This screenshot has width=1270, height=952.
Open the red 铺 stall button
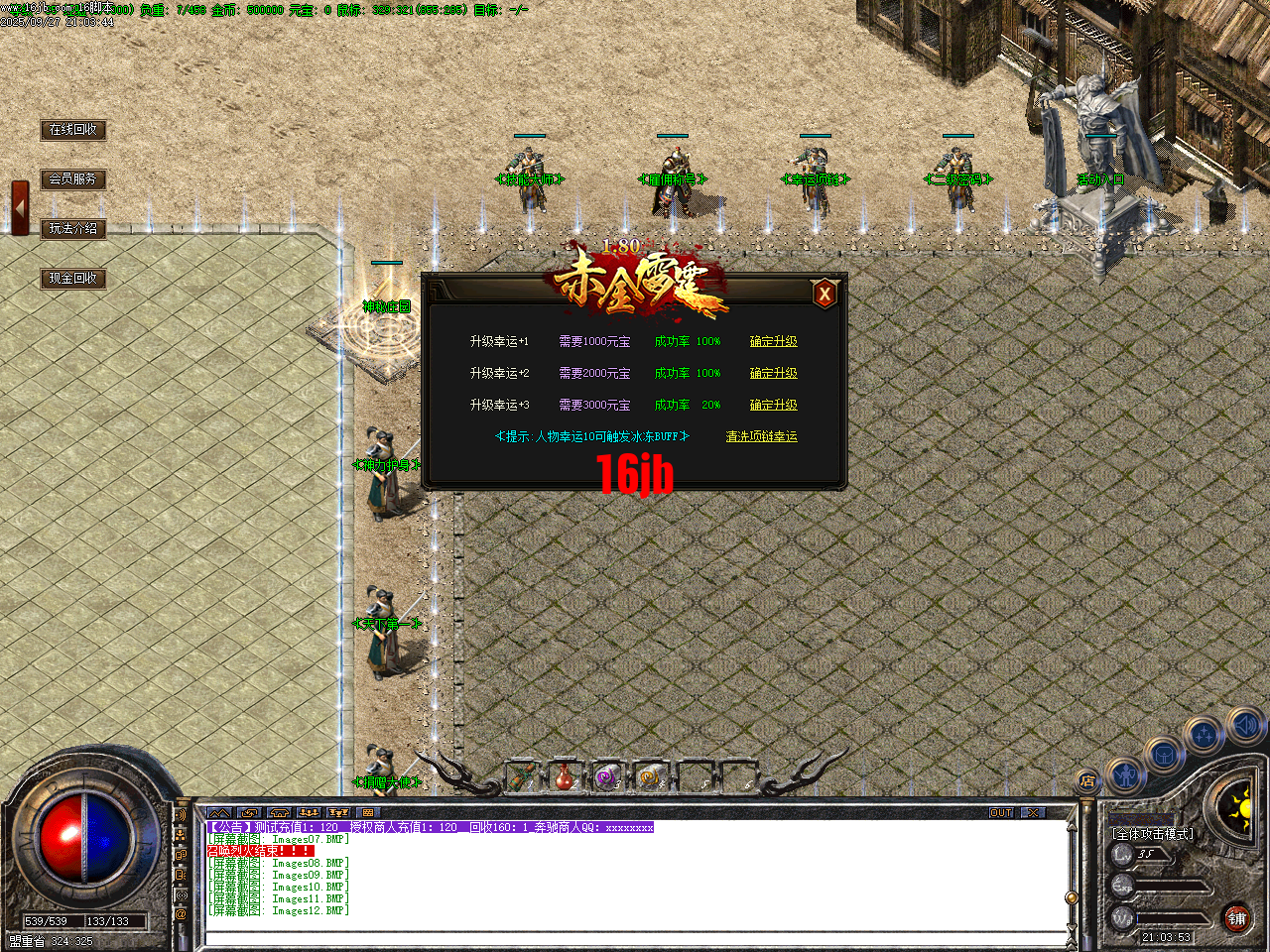(x=1236, y=917)
